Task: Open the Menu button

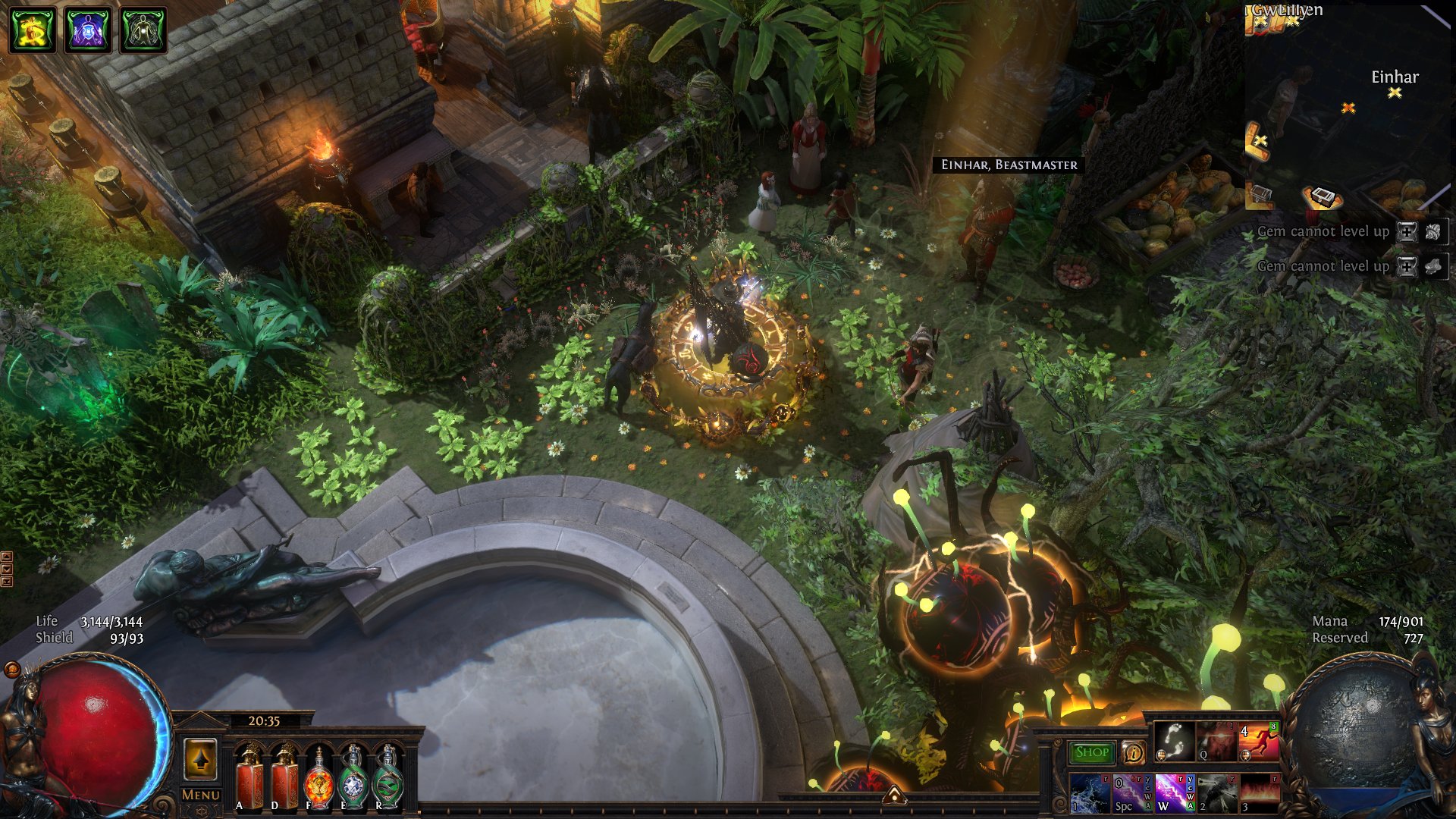Action: [200, 795]
